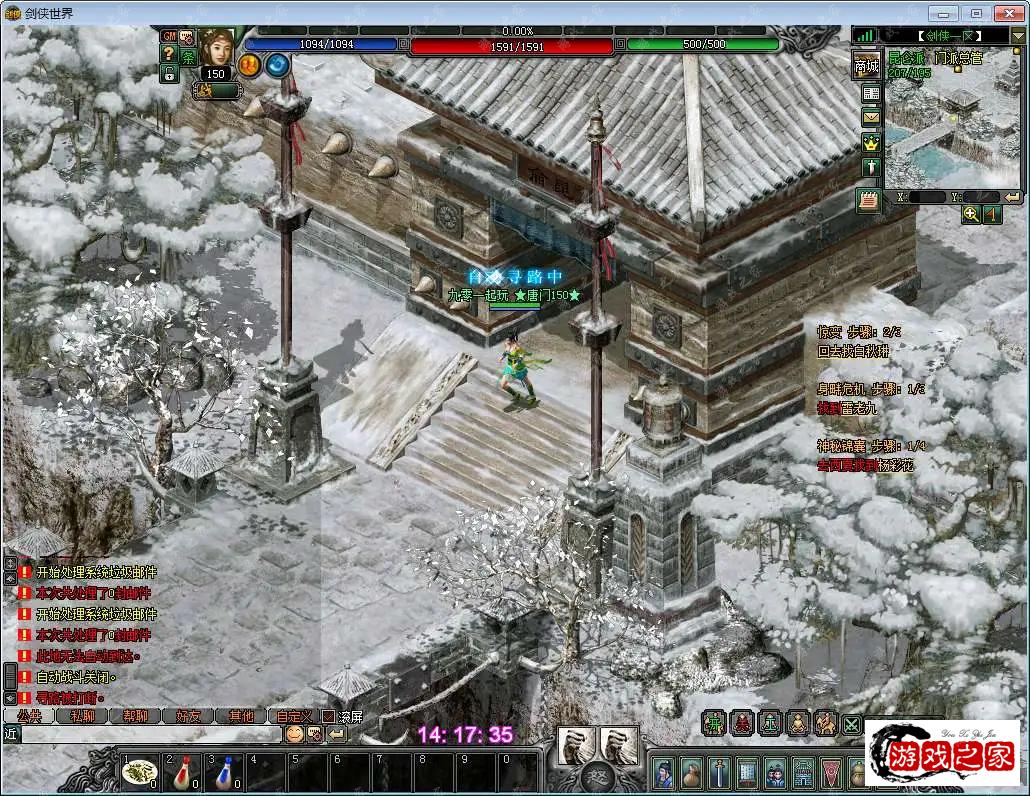Toggle the 滚屏 checkbox

[328, 716]
